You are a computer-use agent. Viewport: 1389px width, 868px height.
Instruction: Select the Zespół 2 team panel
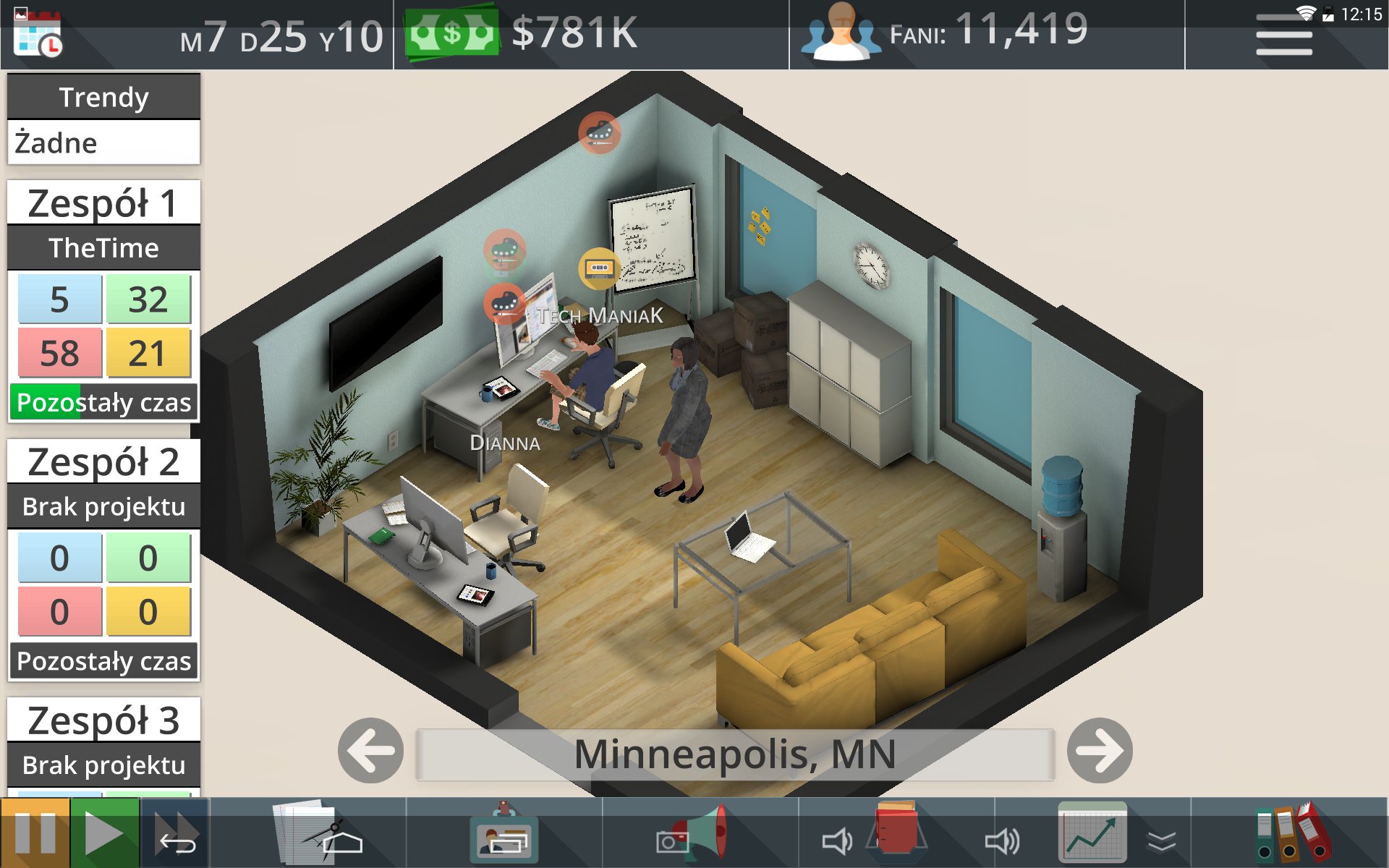103,462
